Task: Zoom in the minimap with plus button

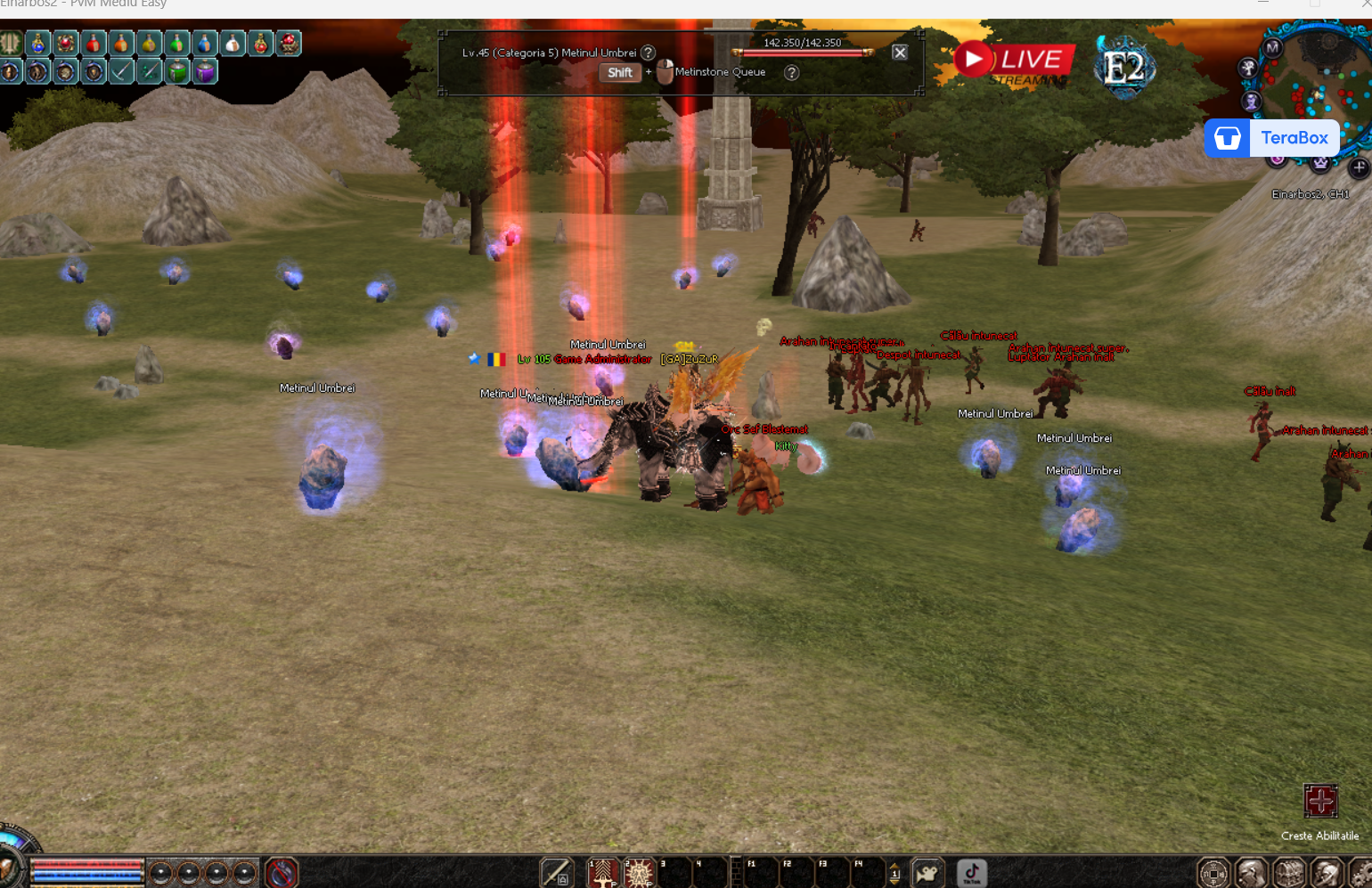Action: (x=1359, y=167)
